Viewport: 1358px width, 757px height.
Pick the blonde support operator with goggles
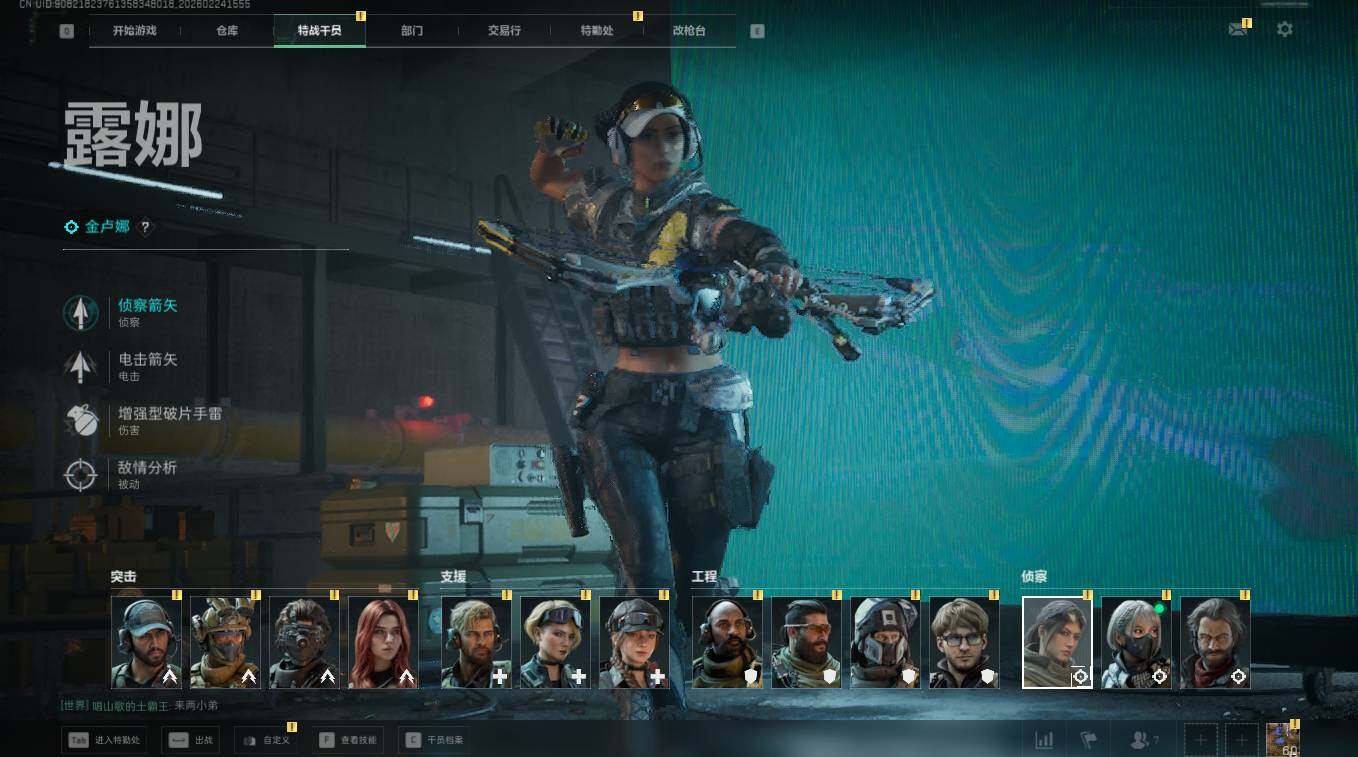(x=555, y=643)
